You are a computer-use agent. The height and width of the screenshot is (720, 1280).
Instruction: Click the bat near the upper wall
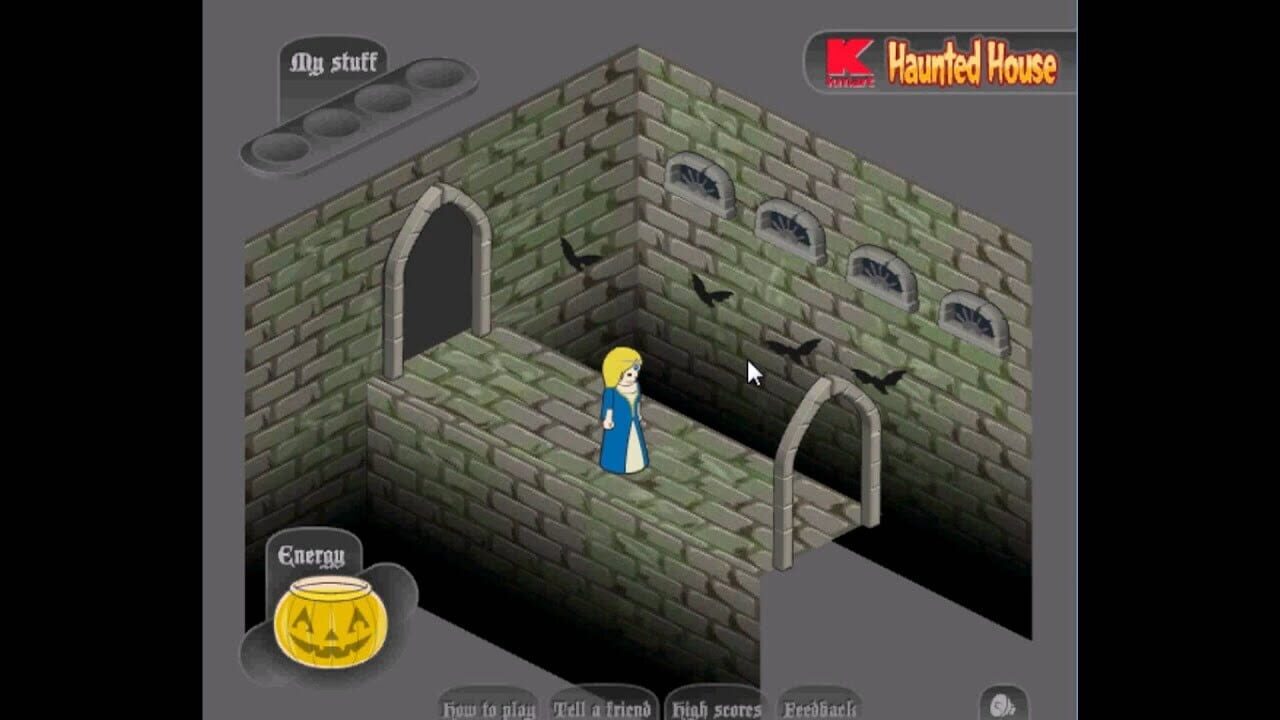pyautogui.click(x=580, y=253)
